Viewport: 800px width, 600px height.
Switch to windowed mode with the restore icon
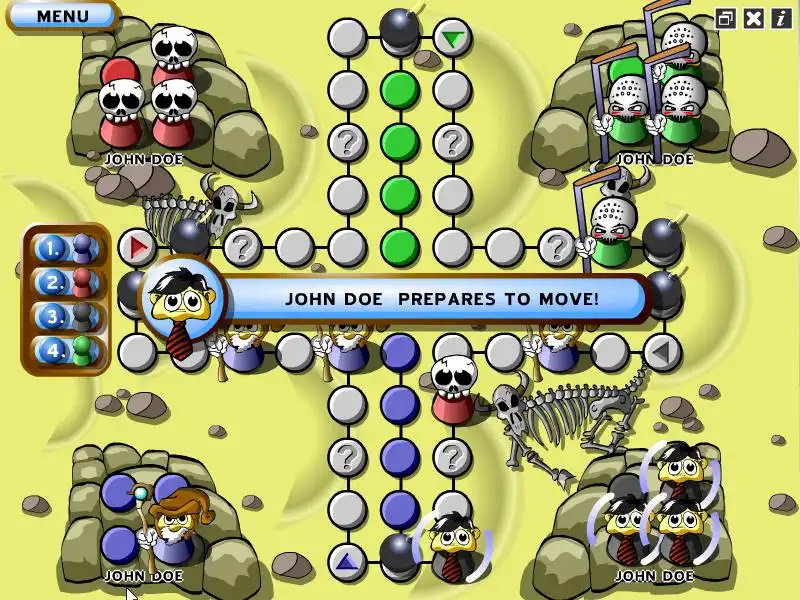click(726, 18)
